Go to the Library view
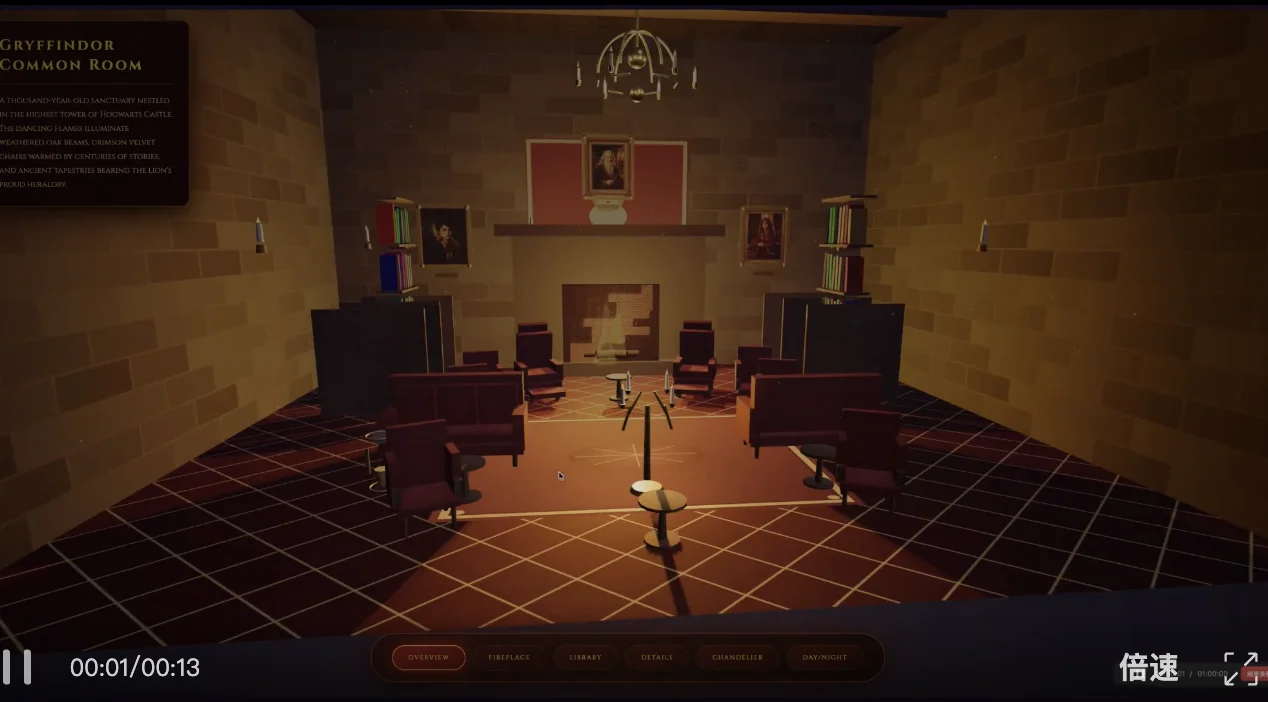 [585, 657]
